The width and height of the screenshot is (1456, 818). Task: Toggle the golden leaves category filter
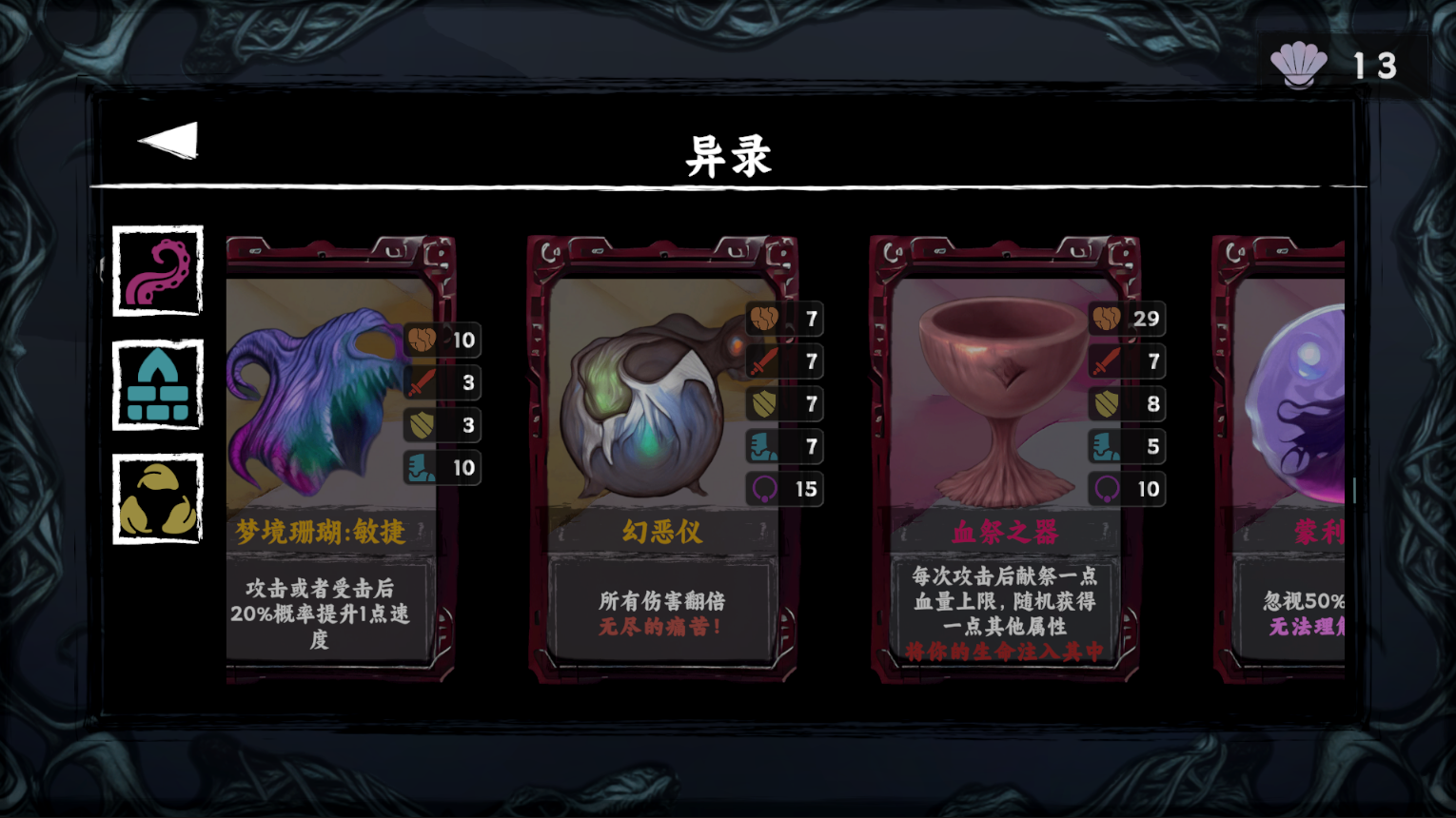[x=158, y=497]
